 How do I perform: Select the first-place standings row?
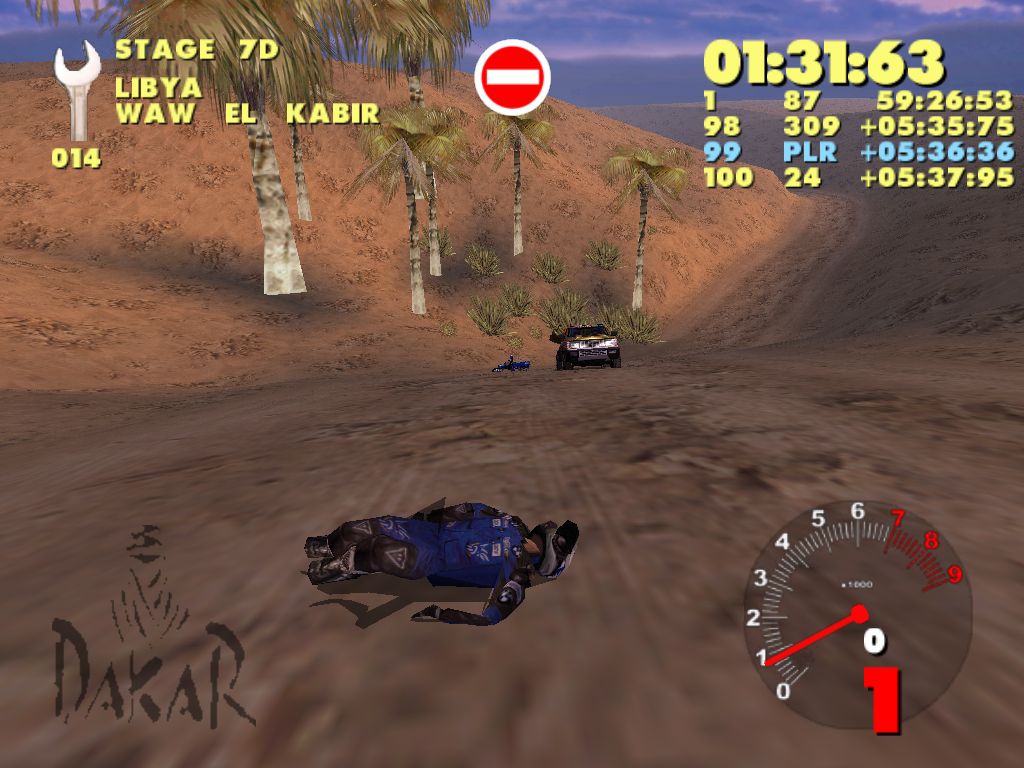(x=858, y=102)
